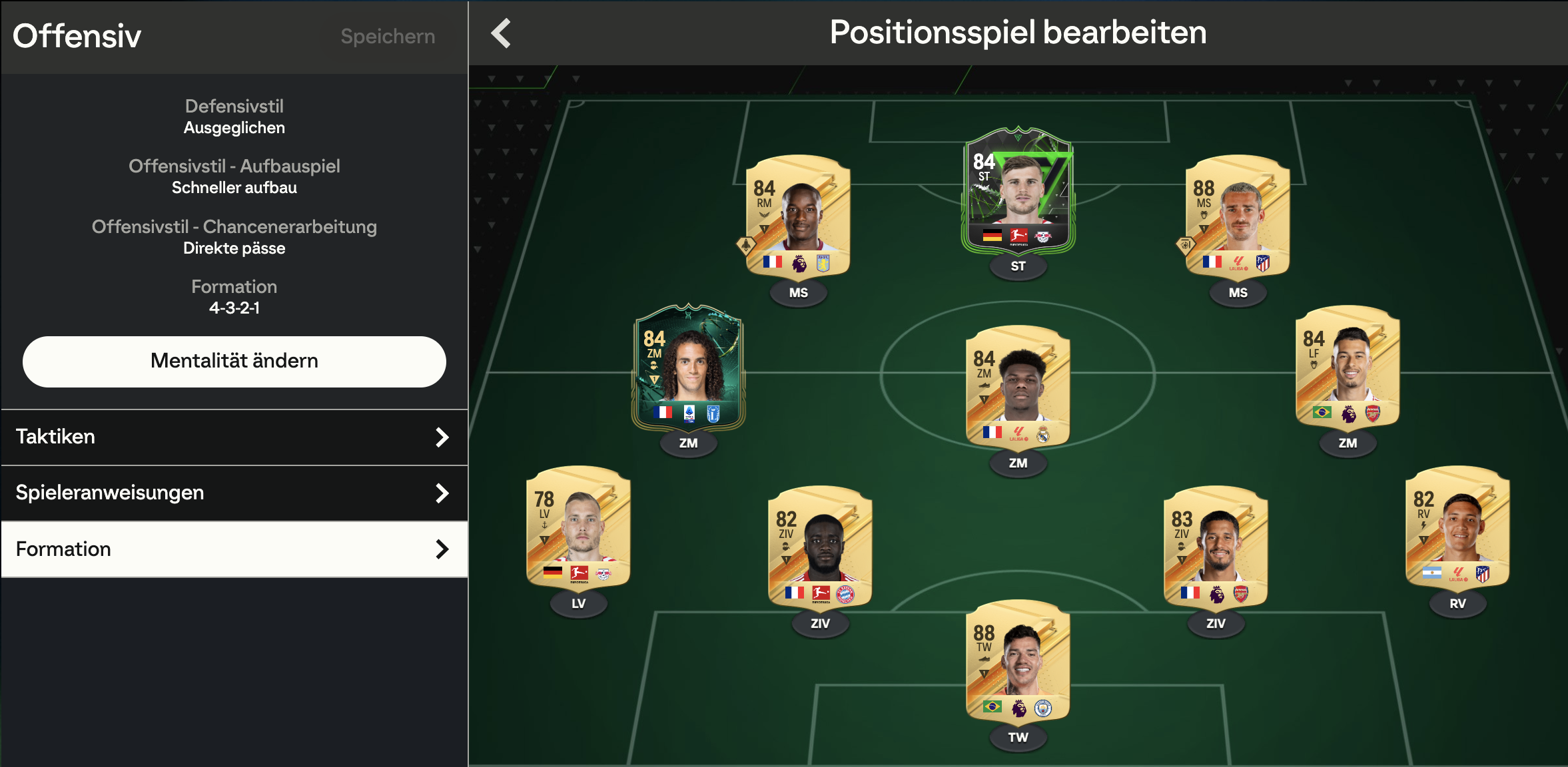Image resolution: width=1568 pixels, height=767 pixels.
Task: Choose the 82 RV right back card
Action: pos(1457,527)
